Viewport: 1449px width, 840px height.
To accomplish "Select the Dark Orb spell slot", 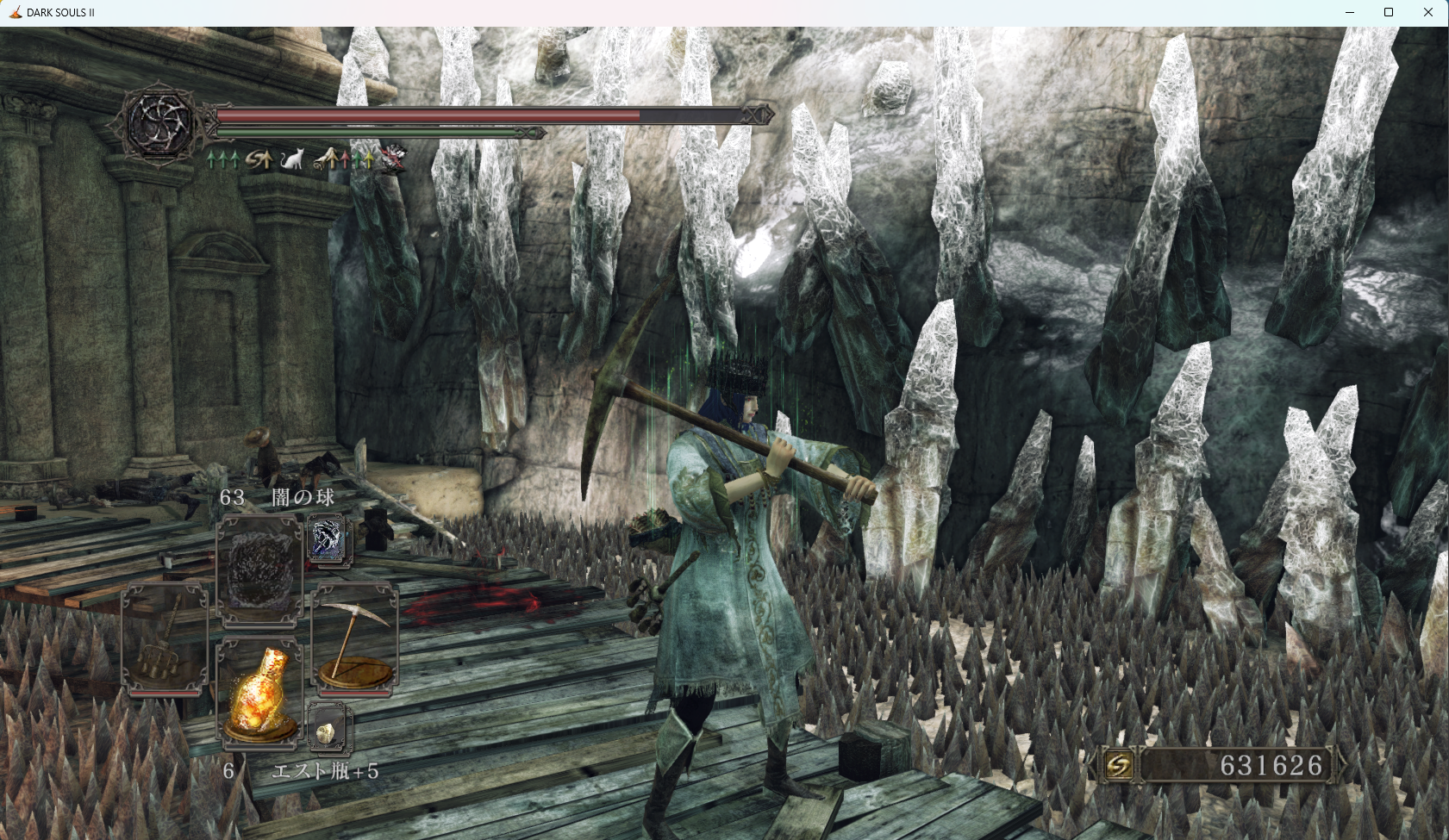I will 259,570.
